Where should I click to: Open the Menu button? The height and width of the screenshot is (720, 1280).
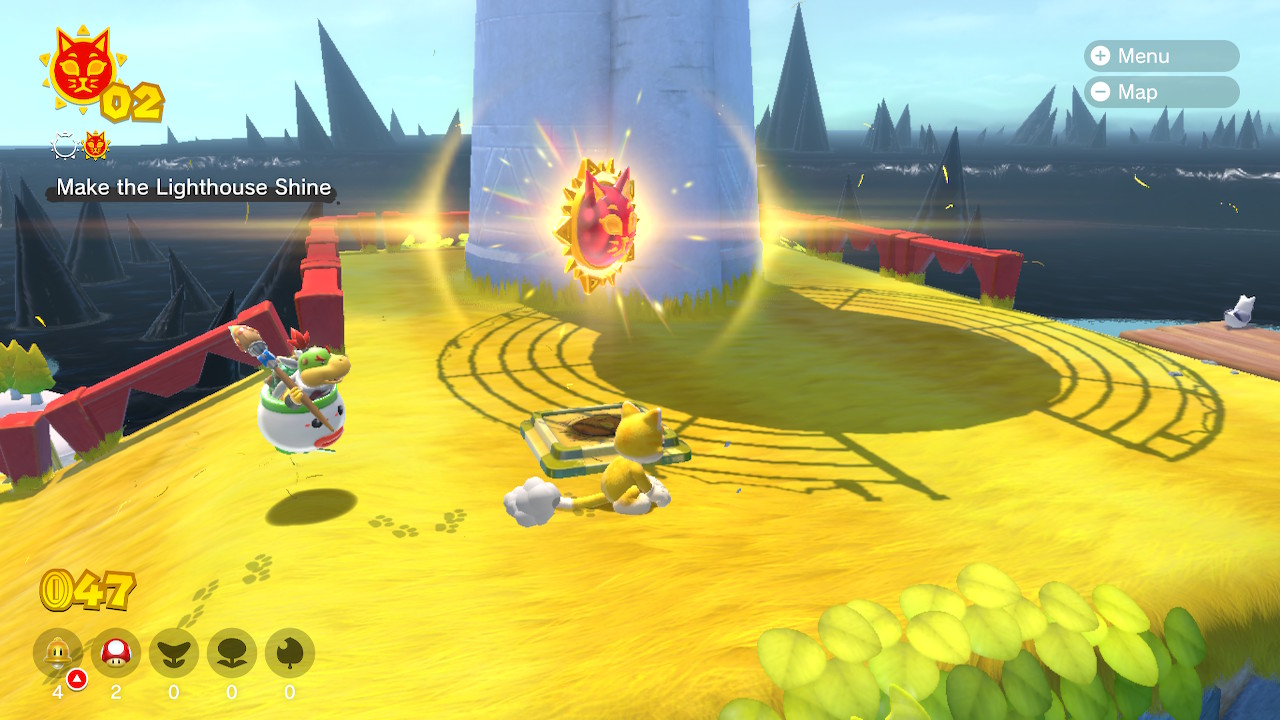[1160, 56]
